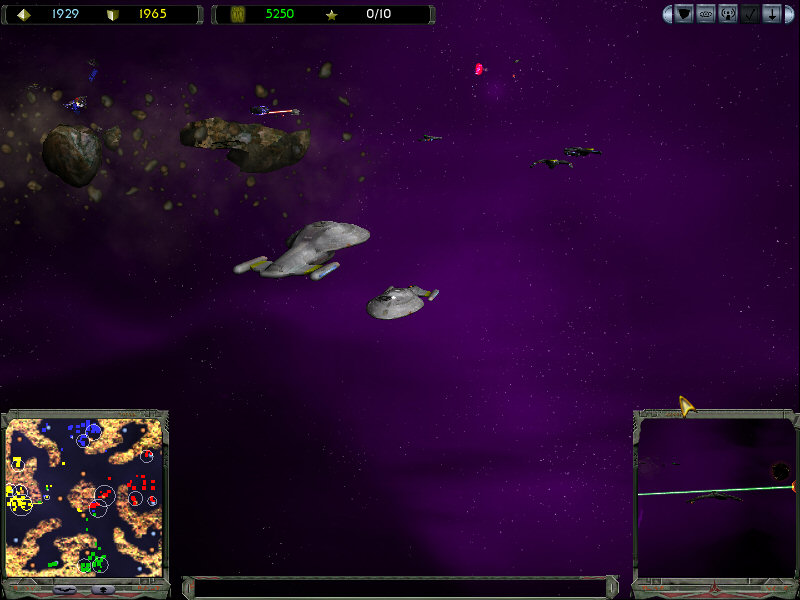Viewport: 800px width, 600px height.
Task: Click the minimap to move the view
Action: pos(84,496)
